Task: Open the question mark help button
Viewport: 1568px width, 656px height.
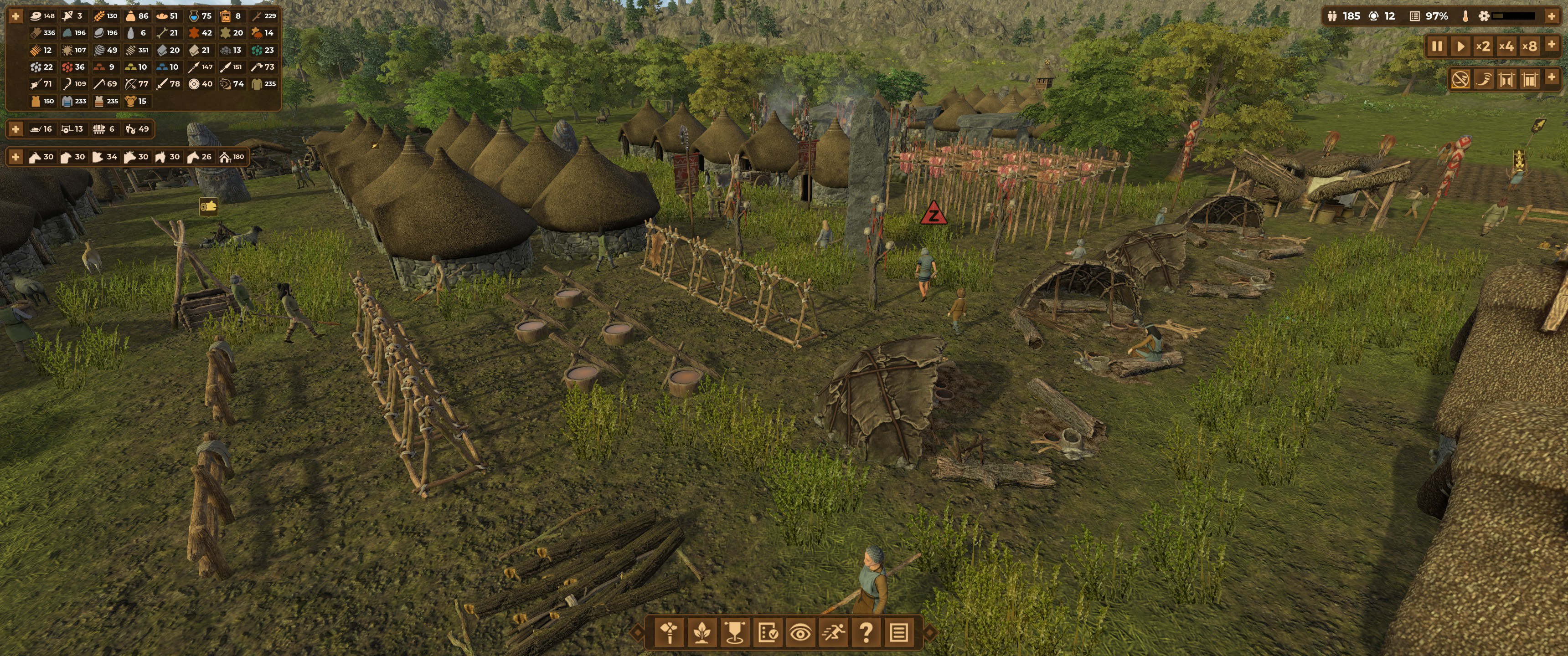Action: pyautogui.click(x=866, y=633)
